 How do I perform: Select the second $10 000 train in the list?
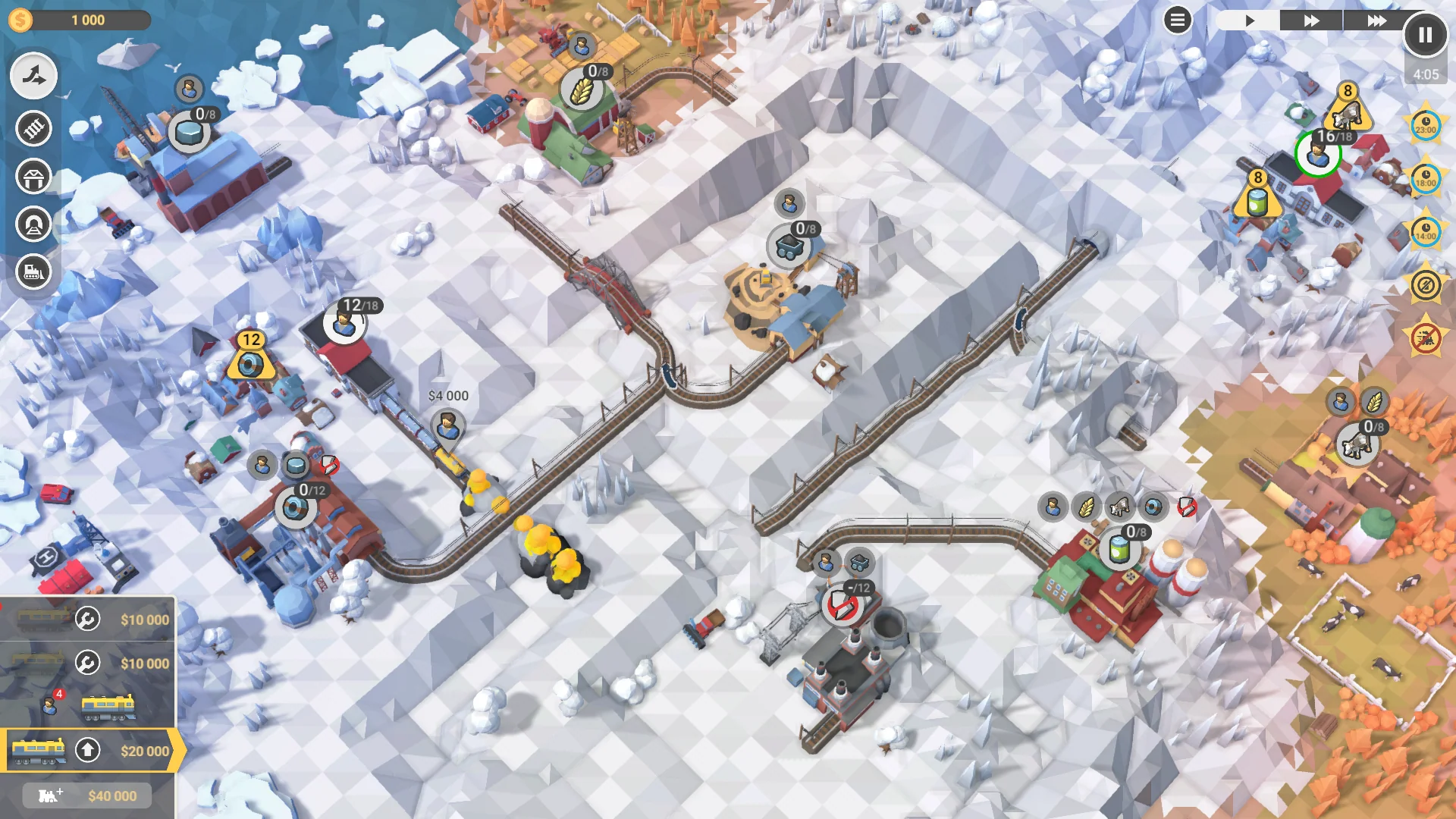pos(87,663)
